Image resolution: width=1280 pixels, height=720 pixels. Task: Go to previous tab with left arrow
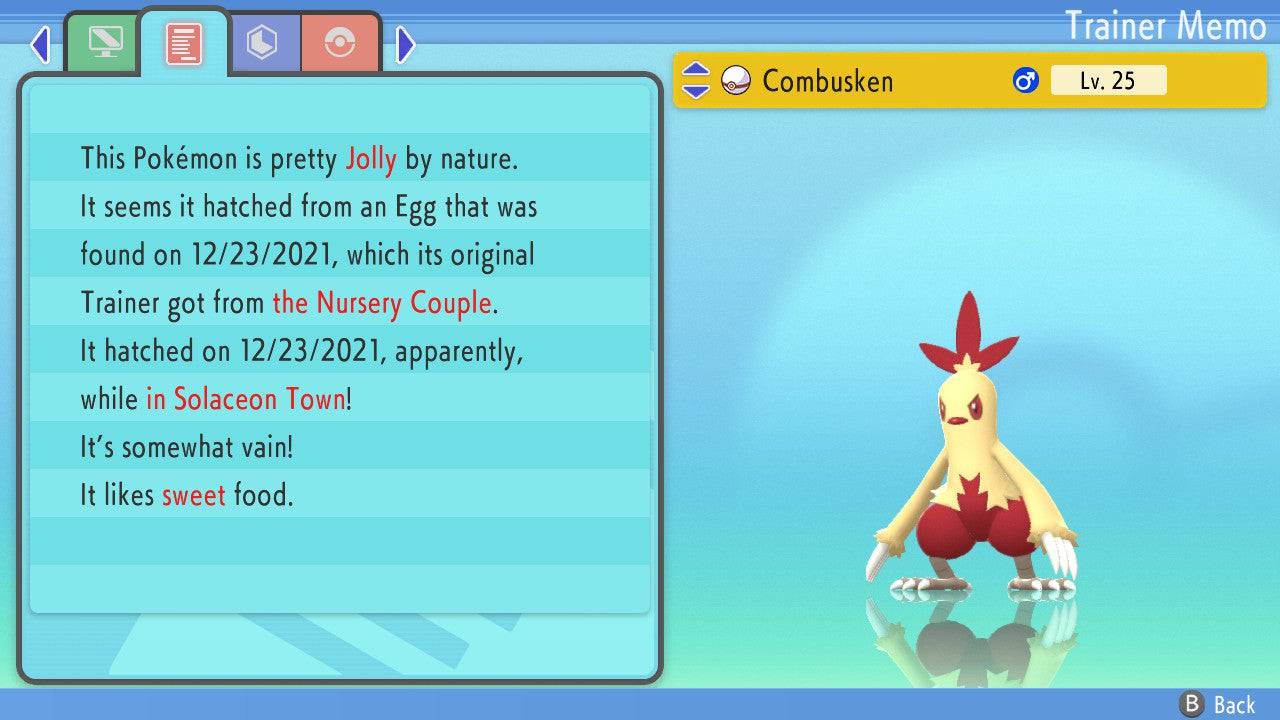[x=40, y=44]
